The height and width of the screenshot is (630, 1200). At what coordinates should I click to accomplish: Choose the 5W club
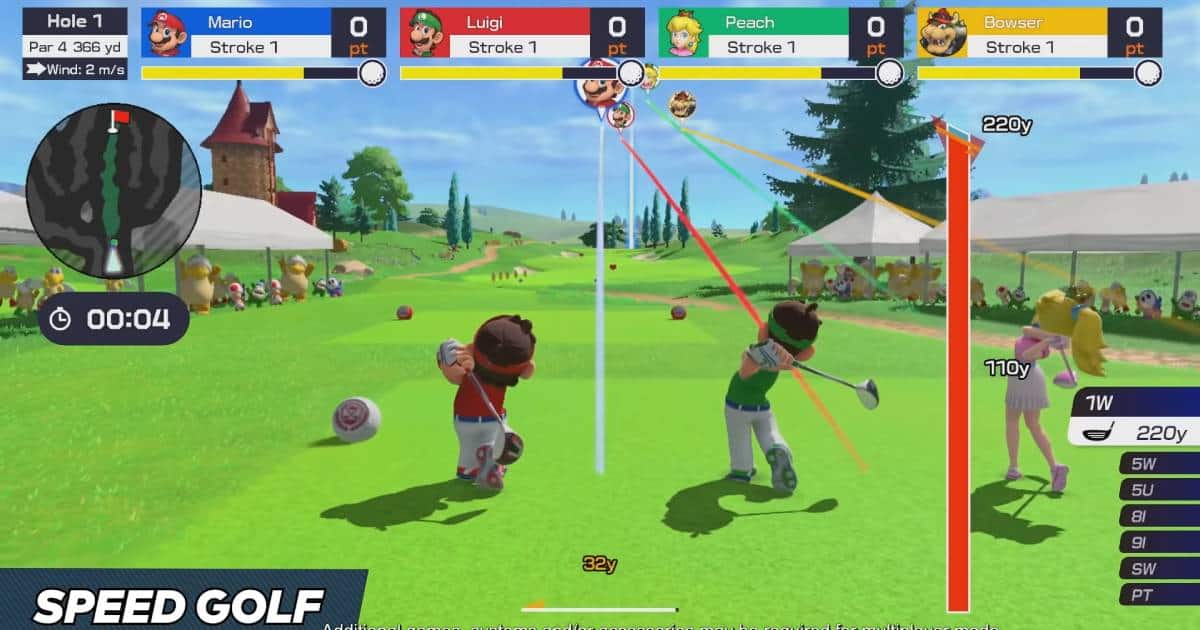tap(1160, 463)
